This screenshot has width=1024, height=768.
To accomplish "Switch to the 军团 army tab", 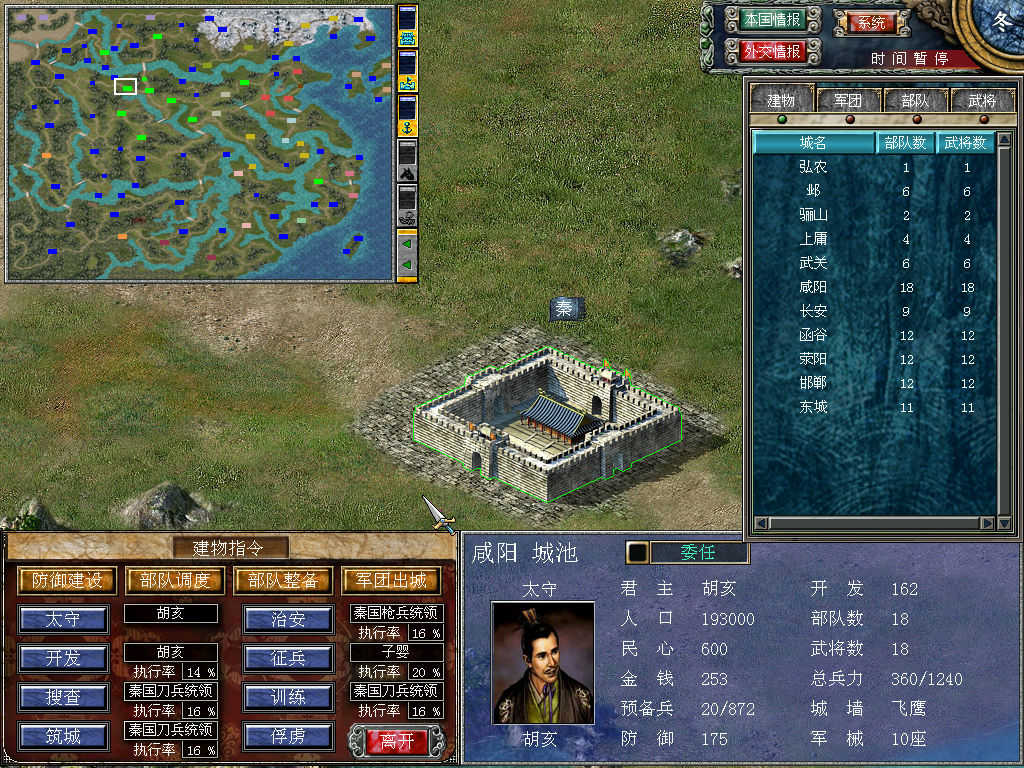I will (848, 100).
